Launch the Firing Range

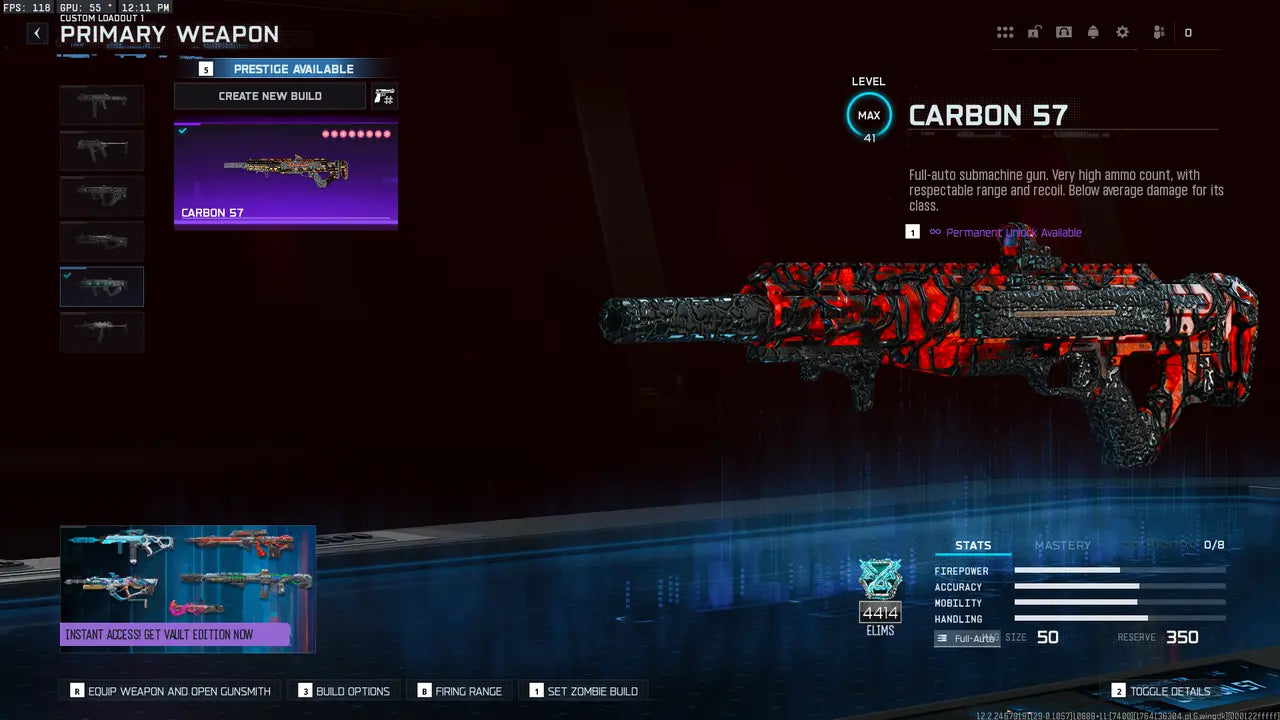pos(460,691)
